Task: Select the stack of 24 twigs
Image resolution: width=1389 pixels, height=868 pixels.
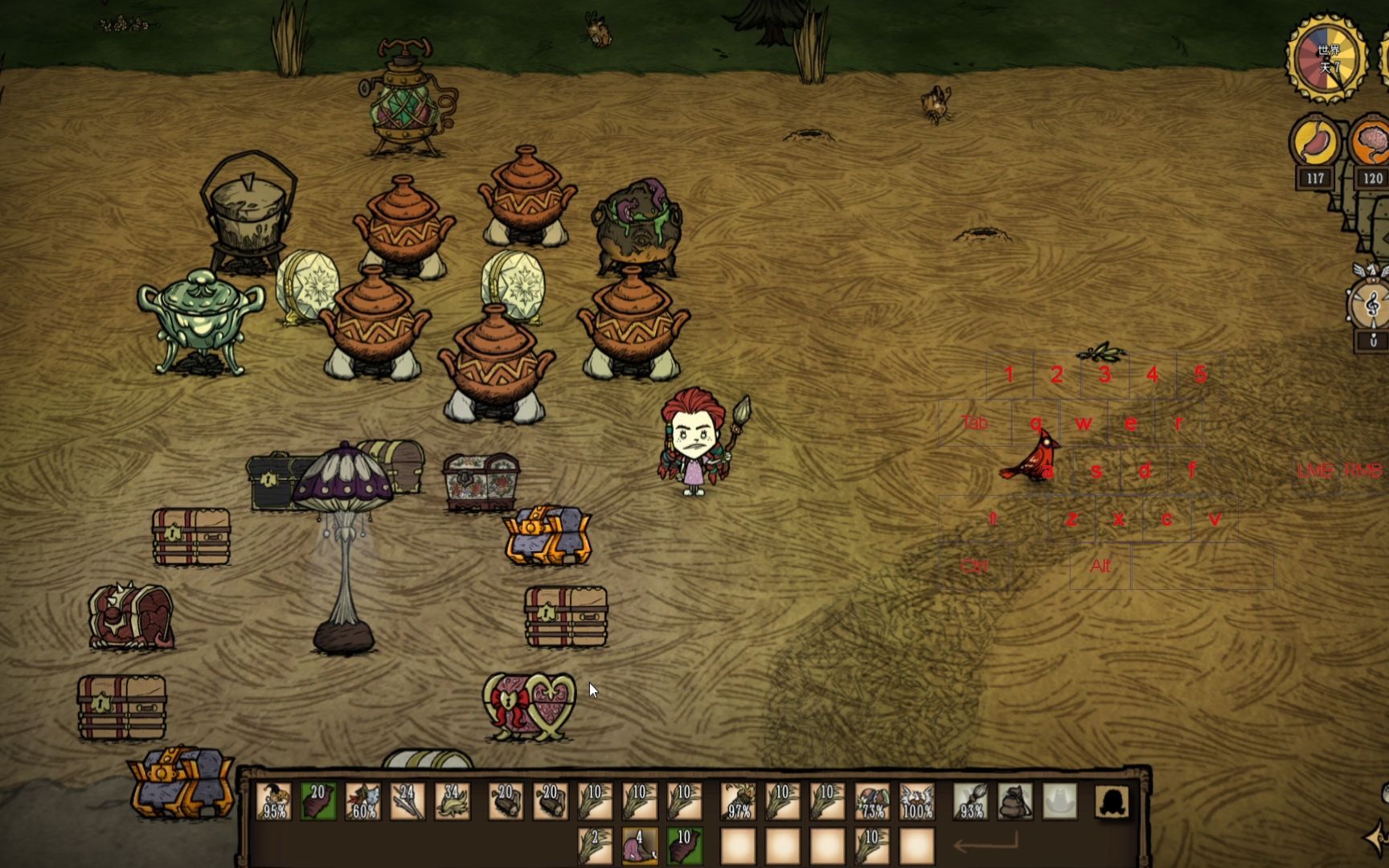Action: click(407, 801)
